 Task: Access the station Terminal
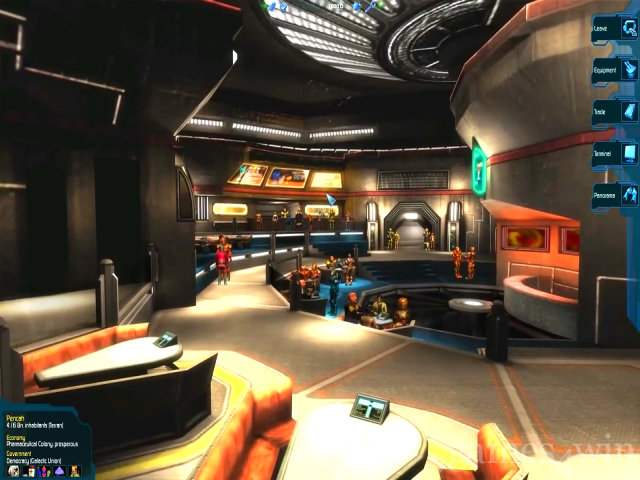pos(616,154)
